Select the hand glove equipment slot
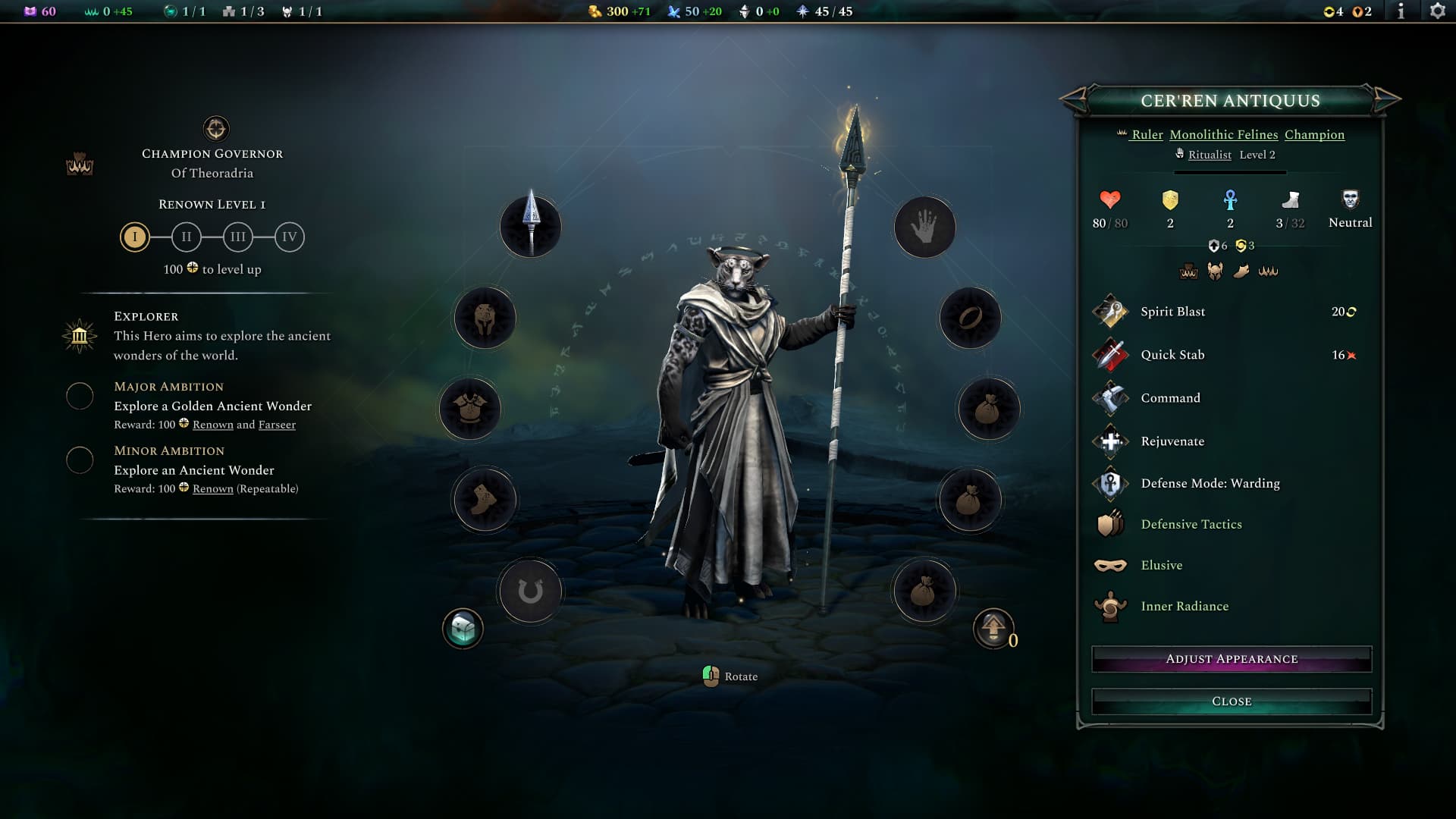Screen dimensions: 1456x819 (924, 227)
